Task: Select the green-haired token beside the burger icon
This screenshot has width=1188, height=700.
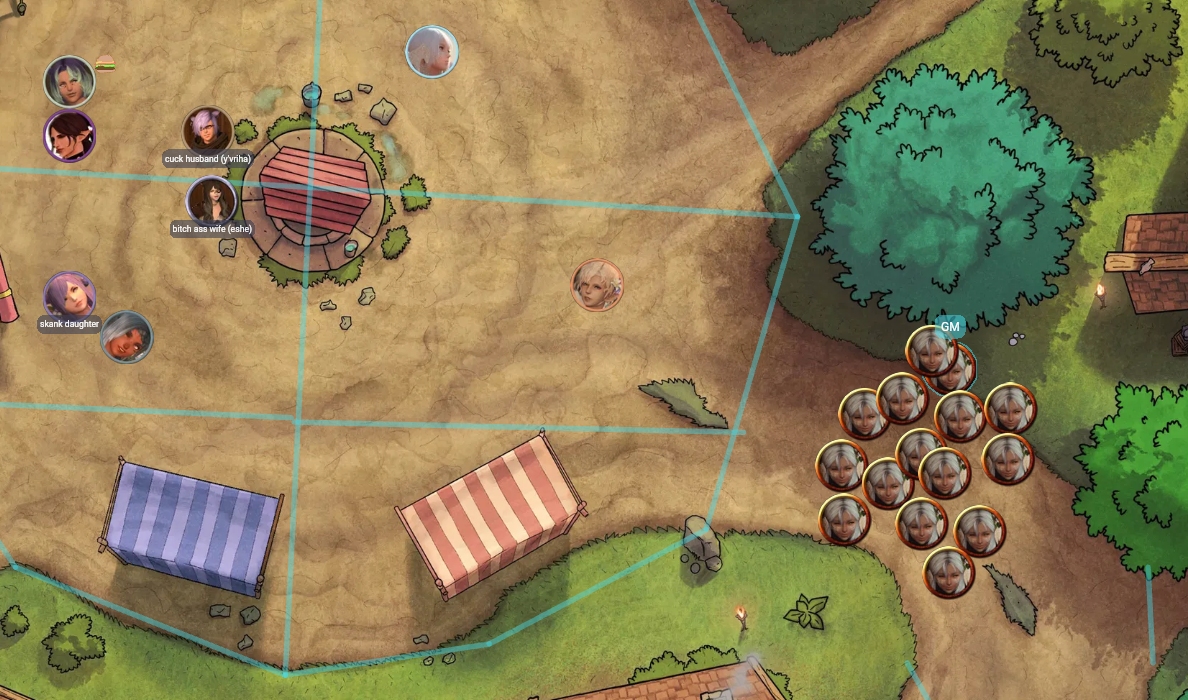Action: tap(69, 81)
